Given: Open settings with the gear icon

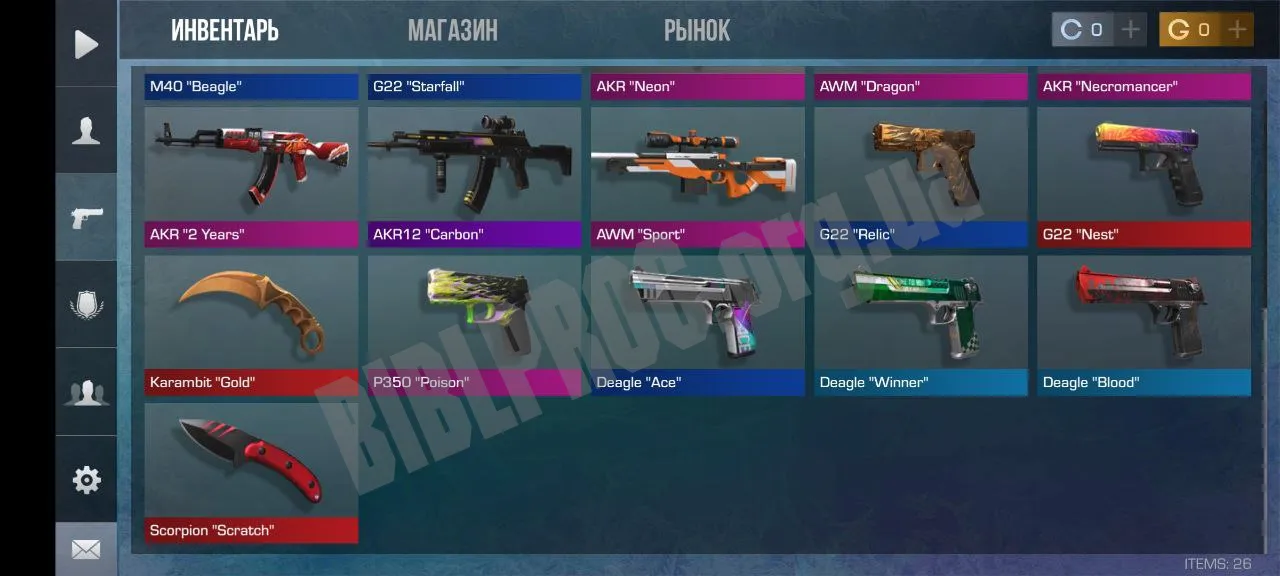Looking at the screenshot, I should 86,480.
